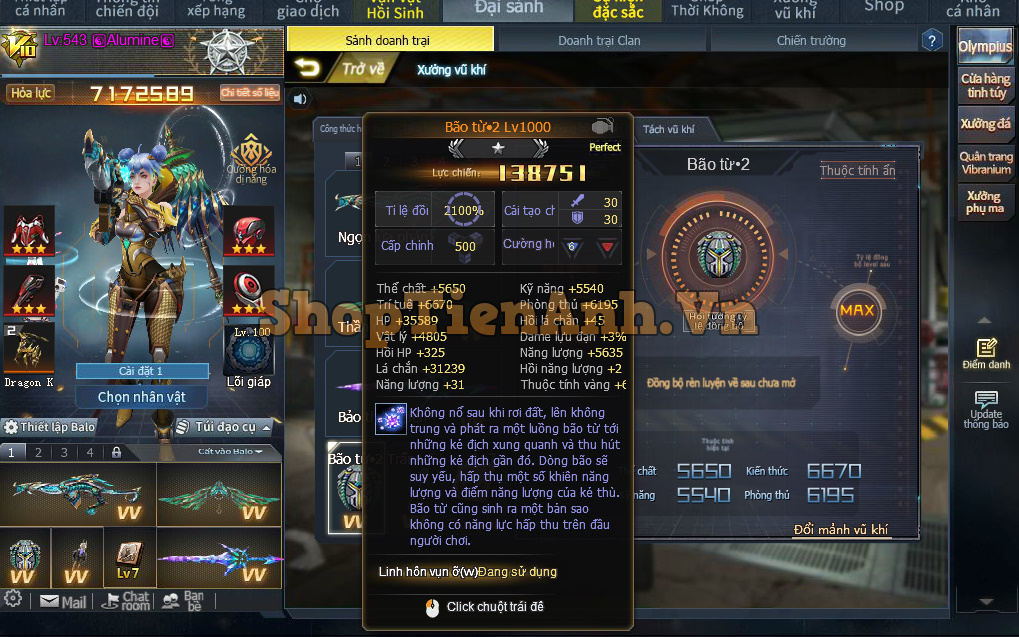Open the Xưởng đá workshop
Screen dimensions: 1019x637
(985, 125)
